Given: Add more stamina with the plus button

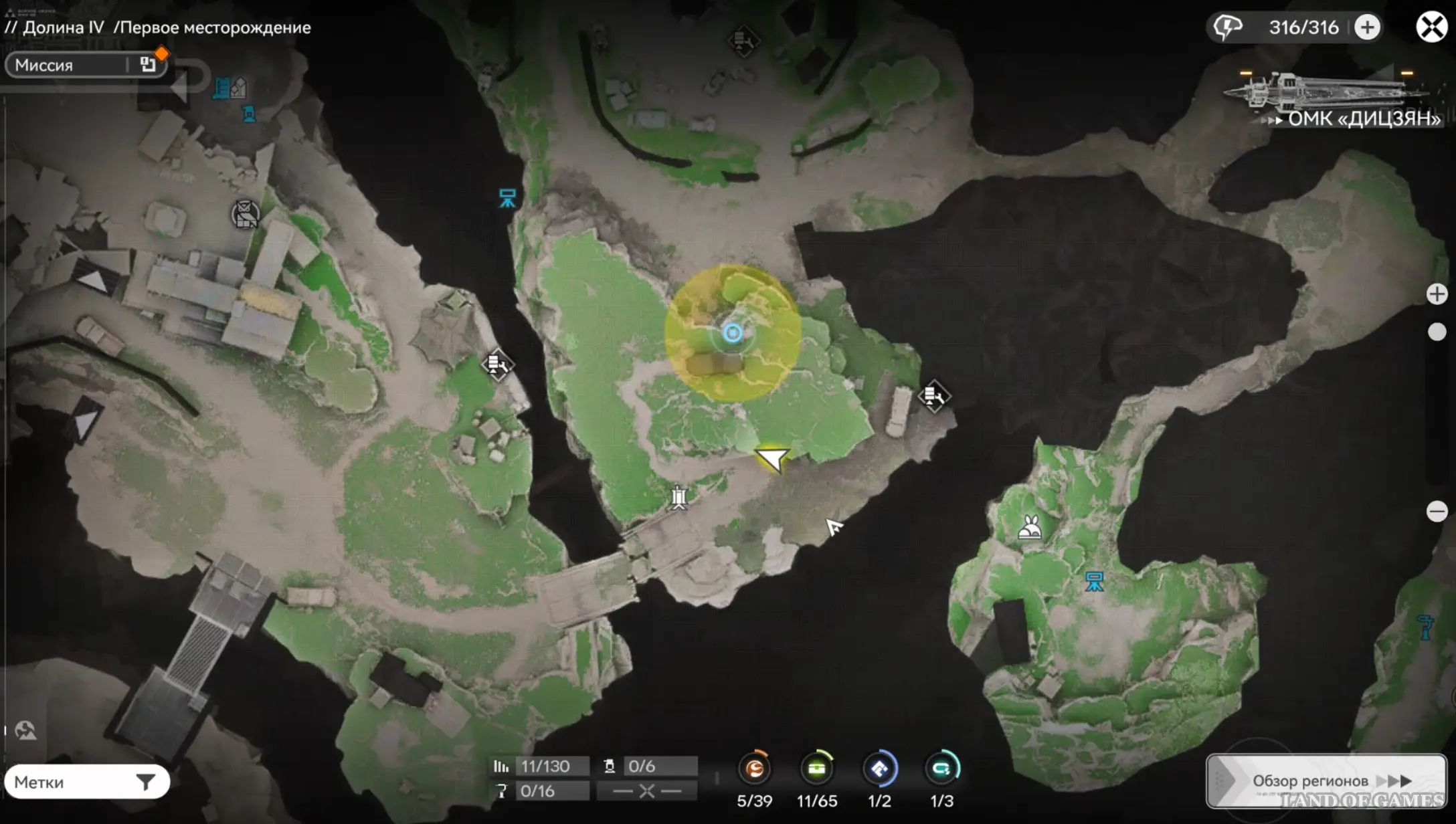Looking at the screenshot, I should (x=1367, y=27).
